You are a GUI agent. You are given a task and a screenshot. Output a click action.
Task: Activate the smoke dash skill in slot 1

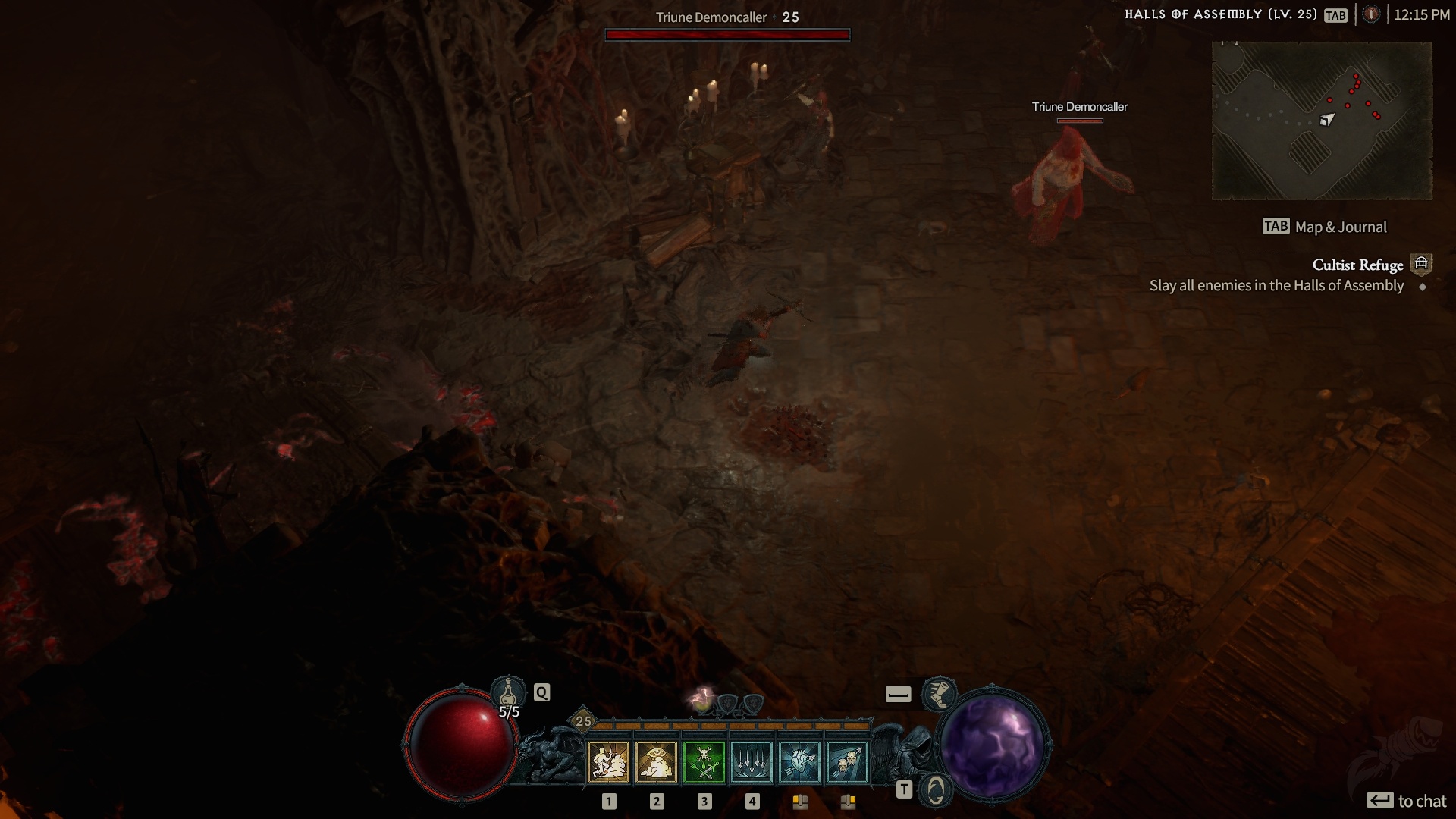coord(608,761)
